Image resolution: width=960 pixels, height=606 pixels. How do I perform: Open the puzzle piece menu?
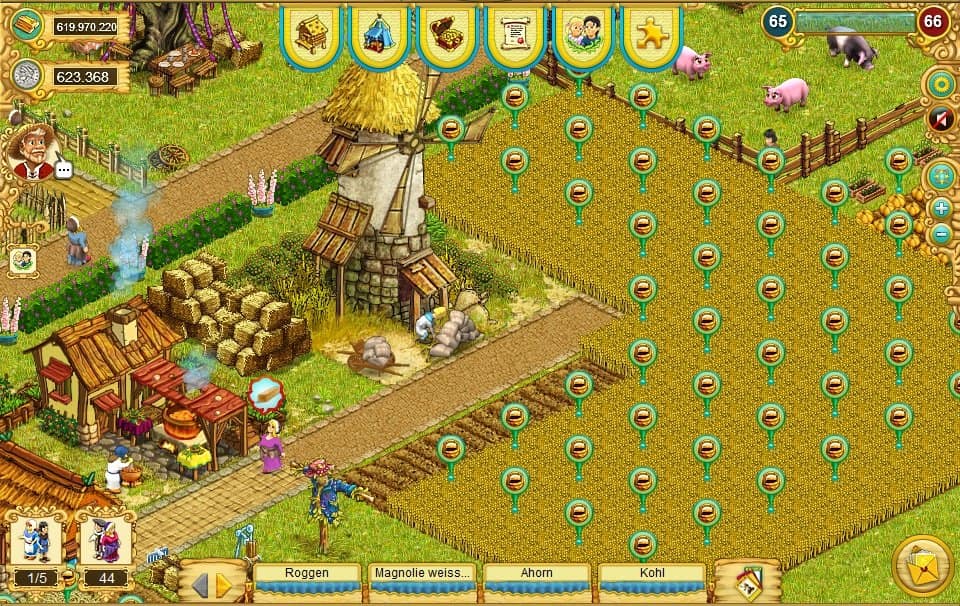tap(651, 34)
